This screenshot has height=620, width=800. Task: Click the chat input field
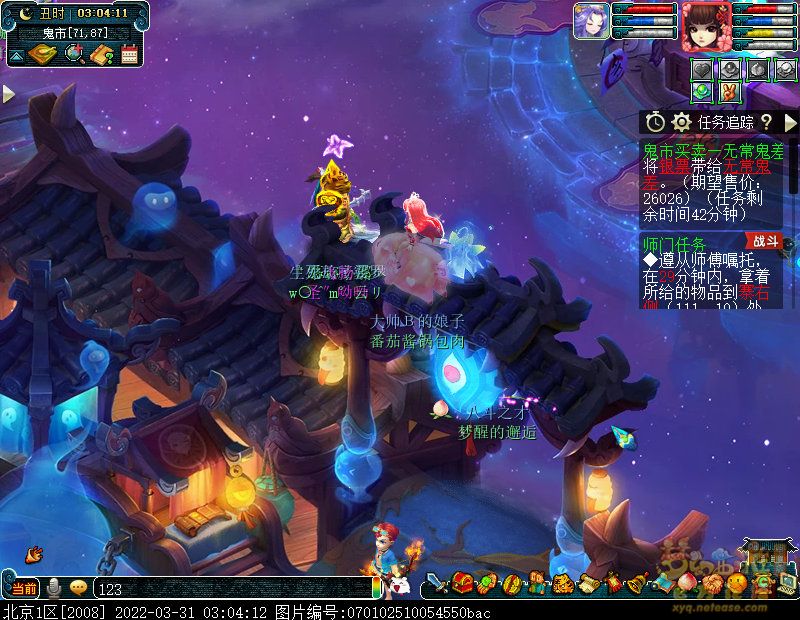tap(230, 589)
